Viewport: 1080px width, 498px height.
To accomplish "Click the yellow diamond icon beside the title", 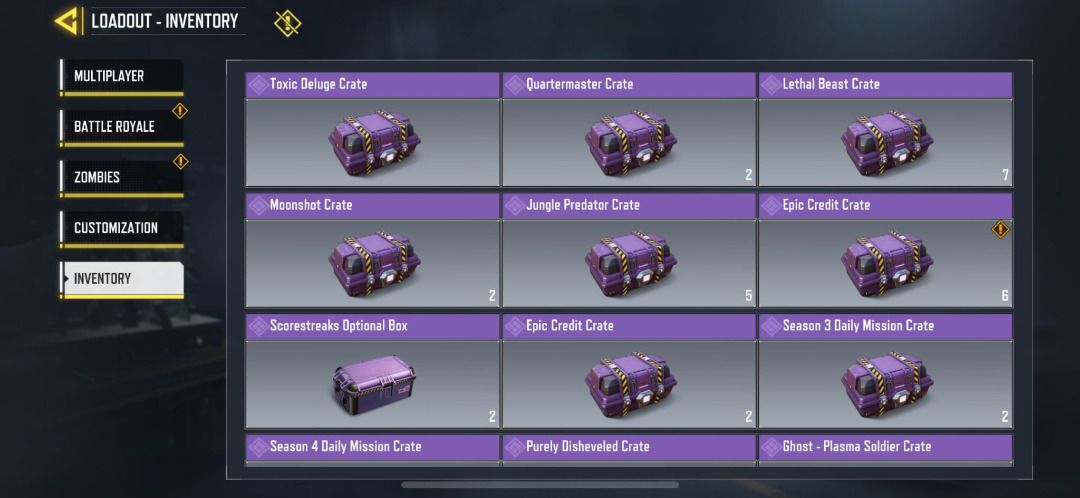I will 287,22.
